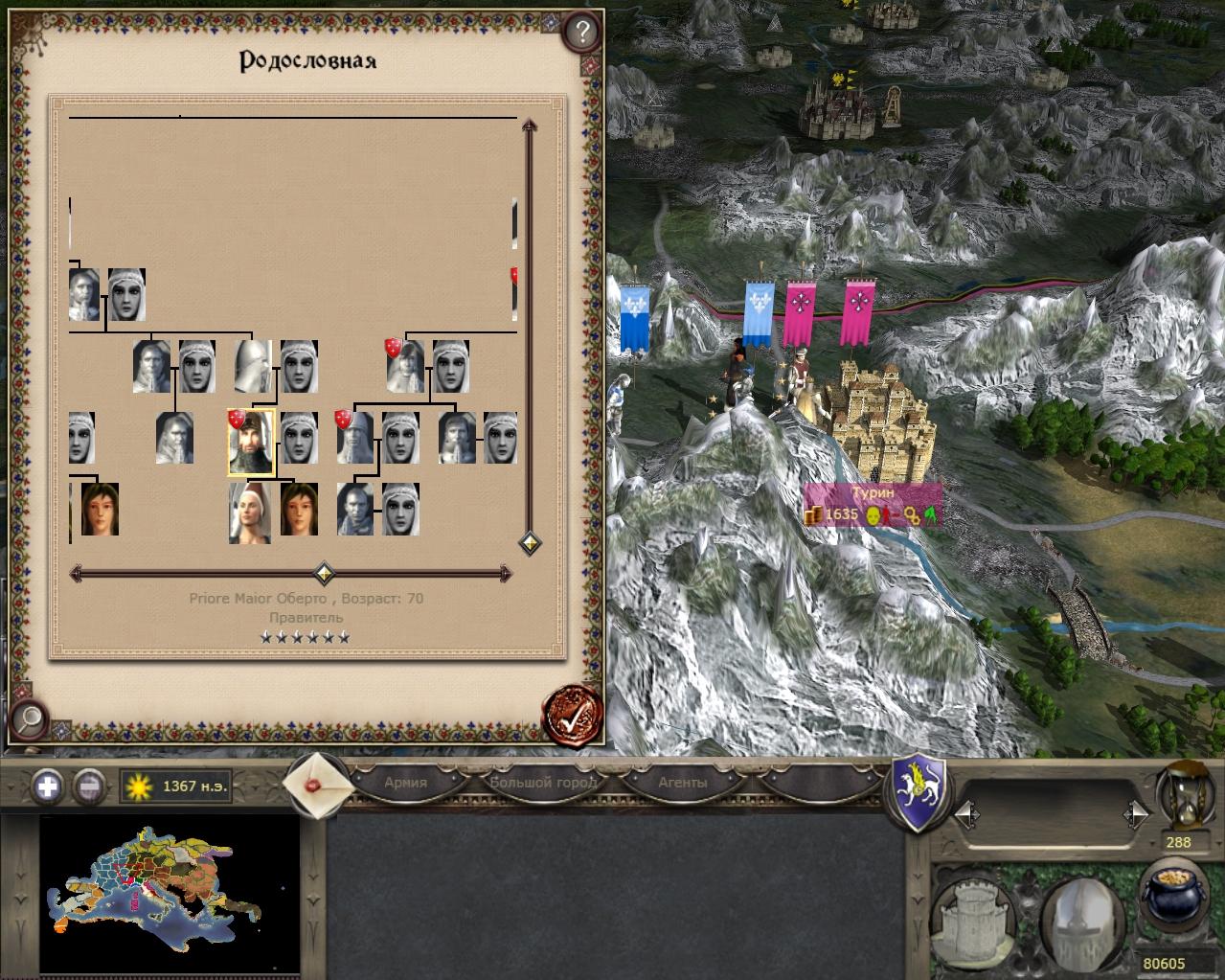Open faction overview via shield emblem
The image size is (1225, 980).
tap(919, 791)
